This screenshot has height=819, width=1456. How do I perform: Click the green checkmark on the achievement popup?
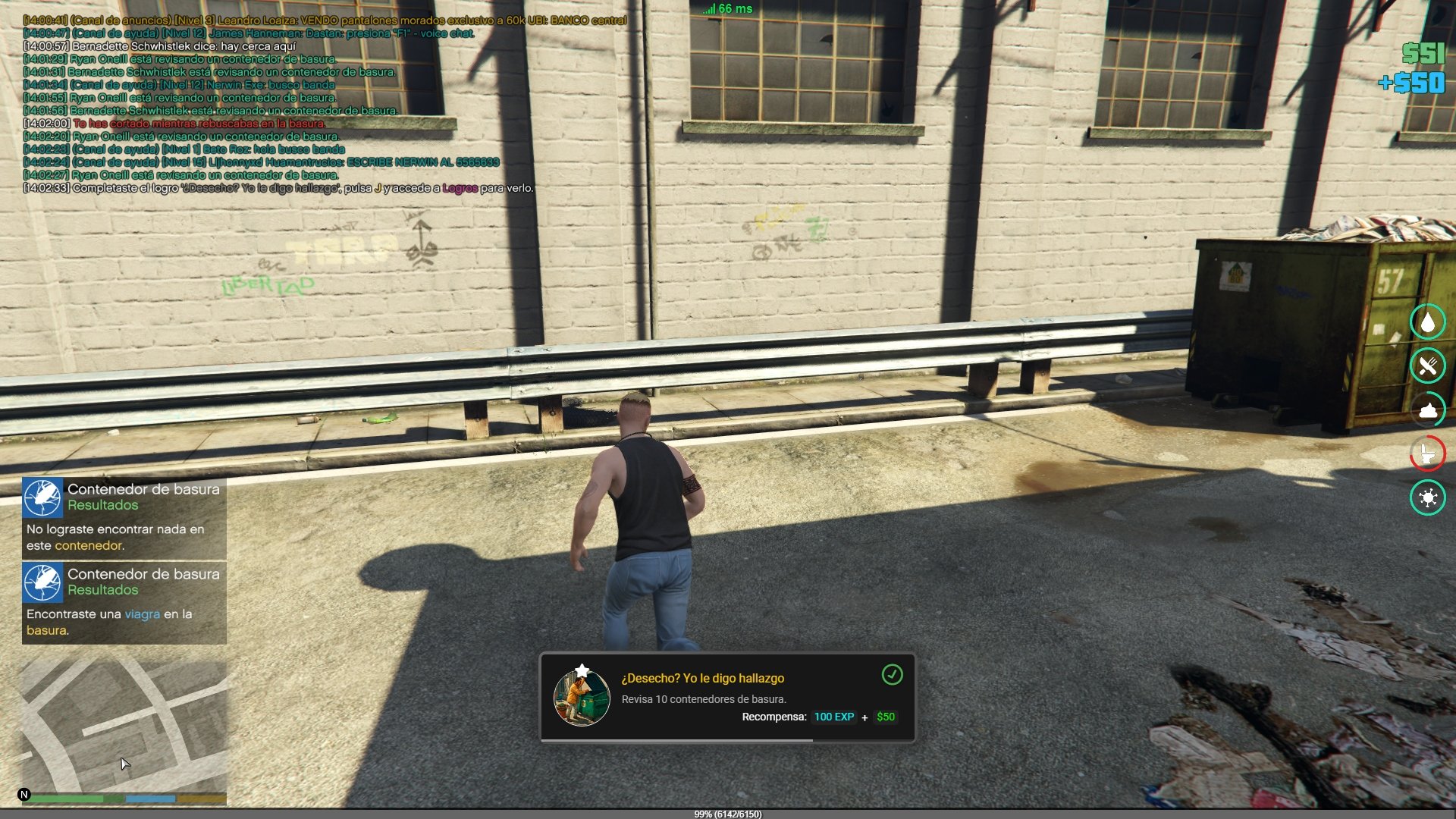[892, 674]
